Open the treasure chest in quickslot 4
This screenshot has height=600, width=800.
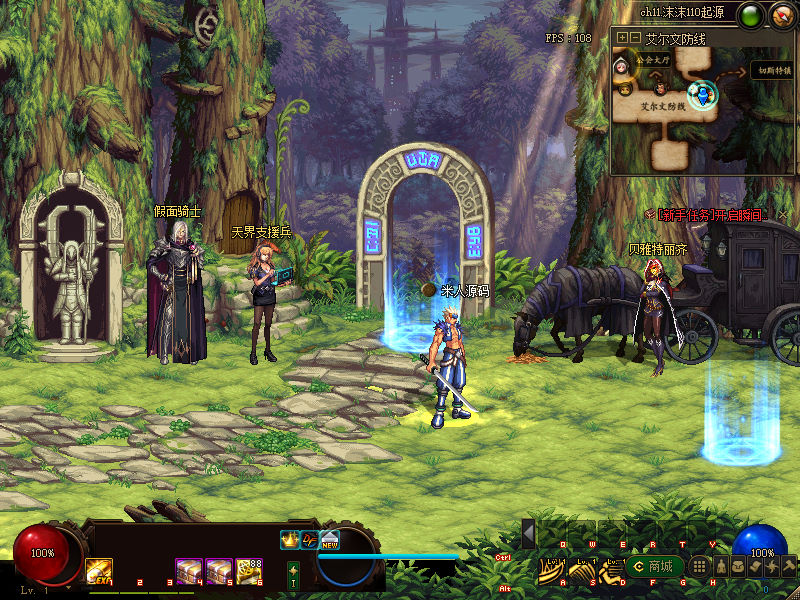click(x=189, y=570)
